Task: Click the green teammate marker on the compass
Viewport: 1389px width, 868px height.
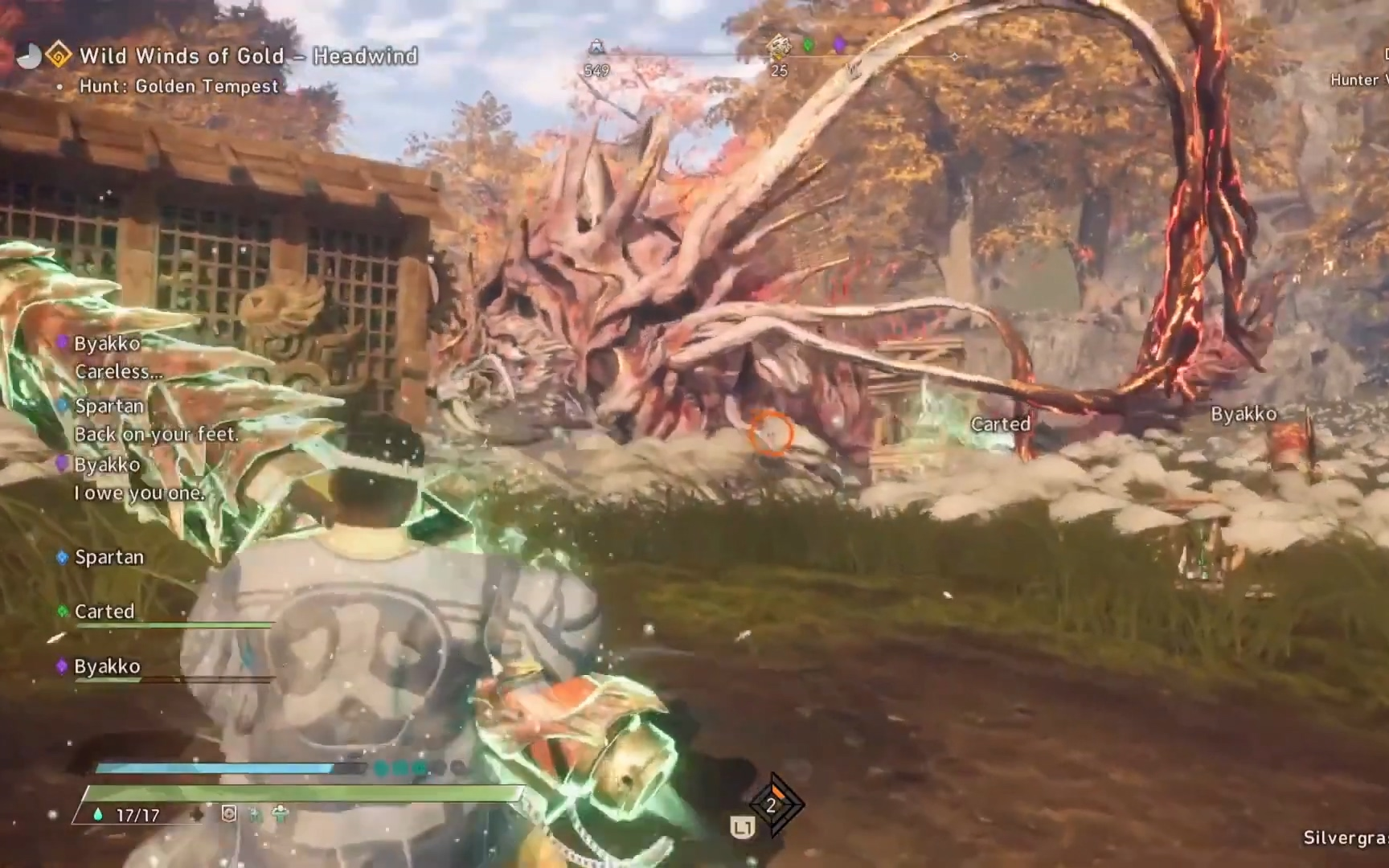Action: point(809,45)
